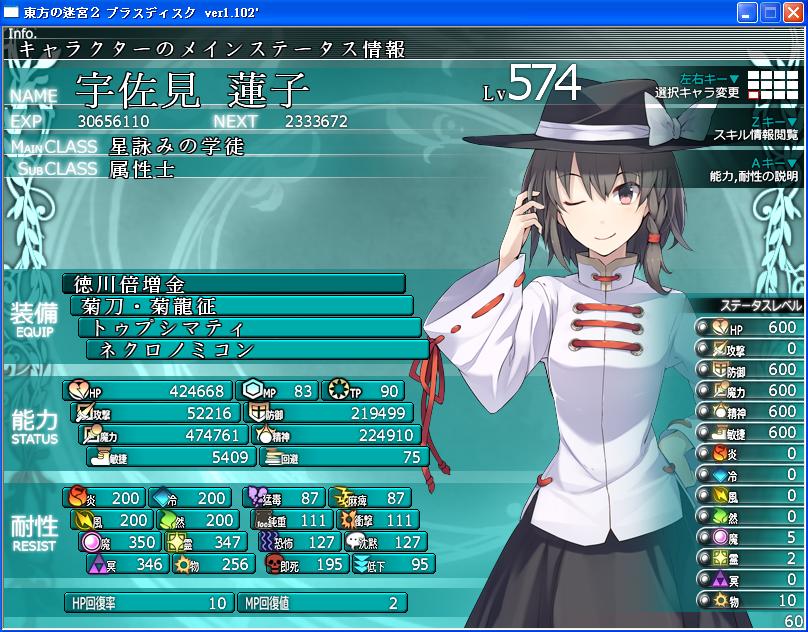
Task: Click the トゥプシマティ equipment slot
Action: (249, 328)
